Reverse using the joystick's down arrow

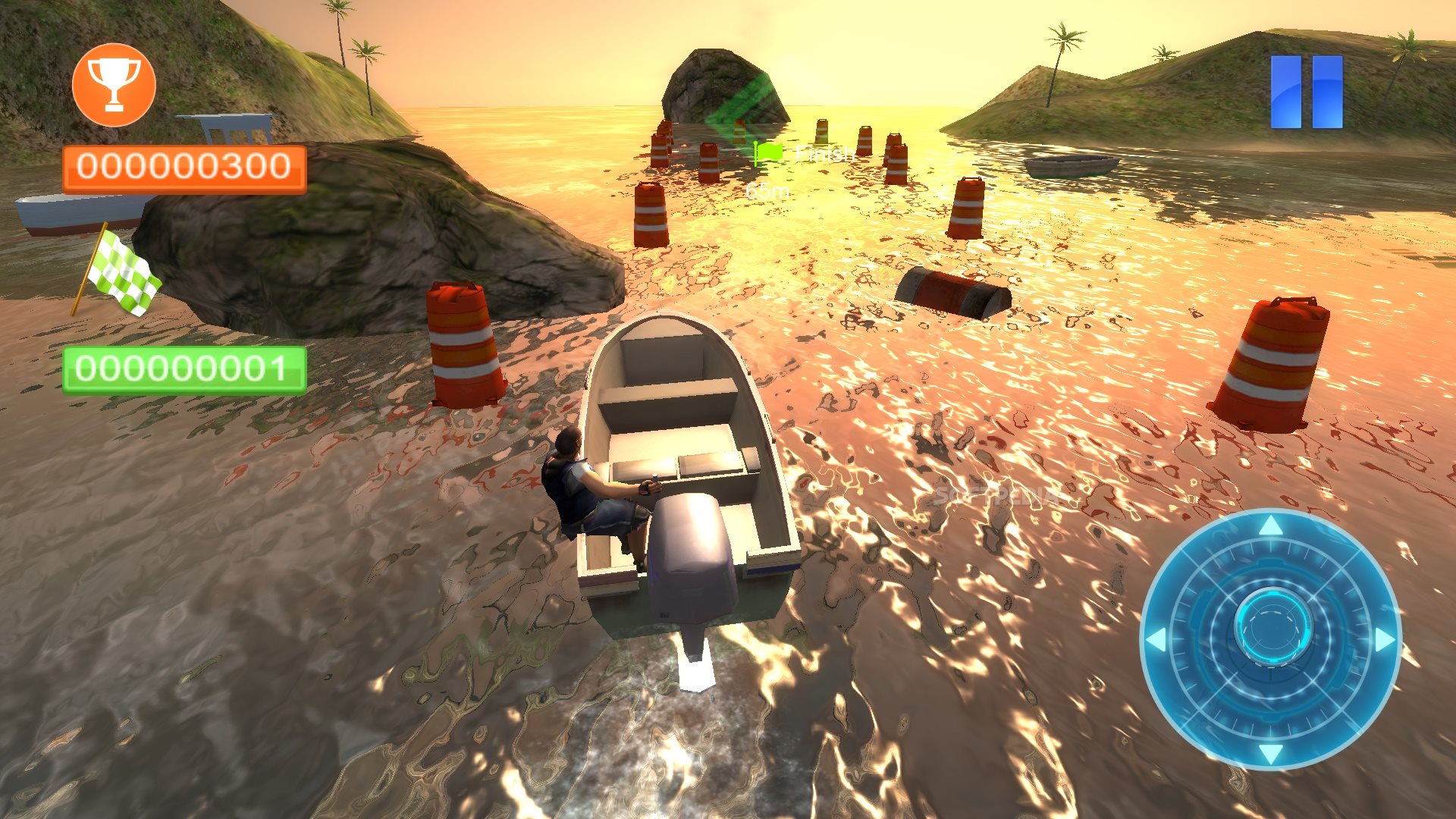point(1272,753)
